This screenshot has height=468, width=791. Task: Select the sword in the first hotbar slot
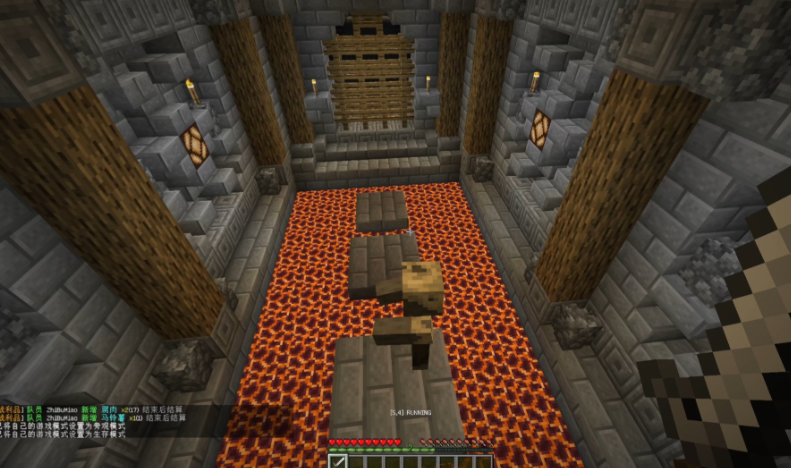(338, 460)
